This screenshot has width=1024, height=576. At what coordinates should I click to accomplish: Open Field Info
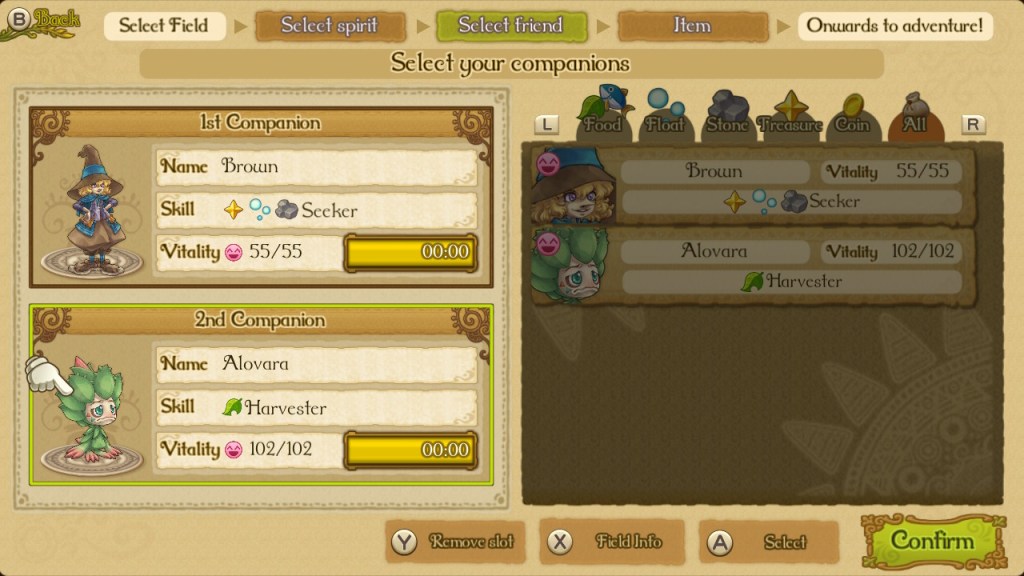(x=612, y=542)
